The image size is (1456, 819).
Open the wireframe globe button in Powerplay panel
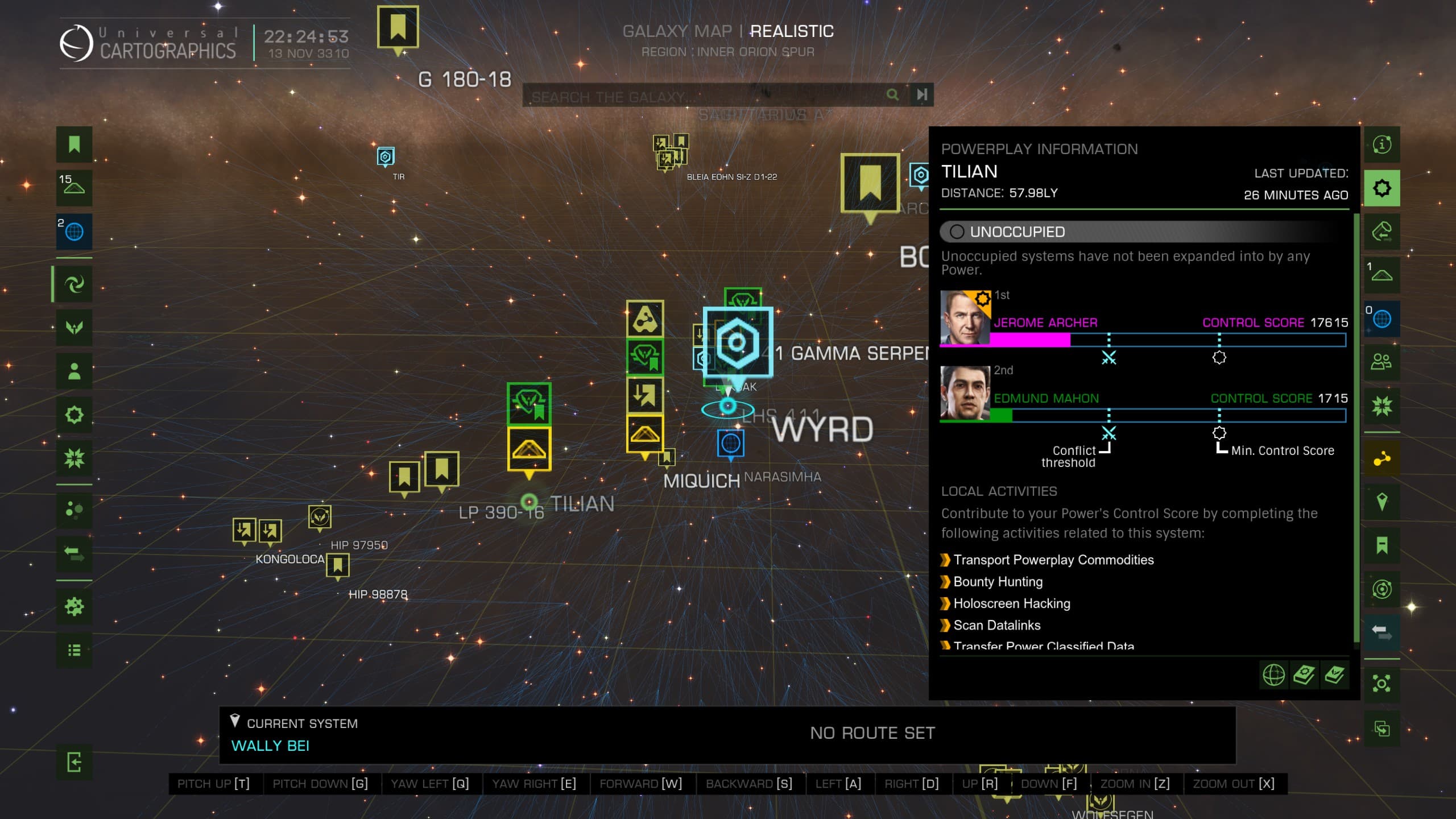tap(1273, 676)
